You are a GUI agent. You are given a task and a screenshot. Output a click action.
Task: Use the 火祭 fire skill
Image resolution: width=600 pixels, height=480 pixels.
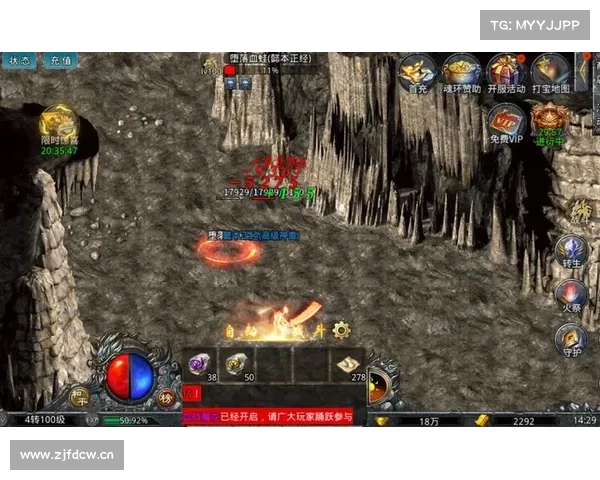pos(571,295)
